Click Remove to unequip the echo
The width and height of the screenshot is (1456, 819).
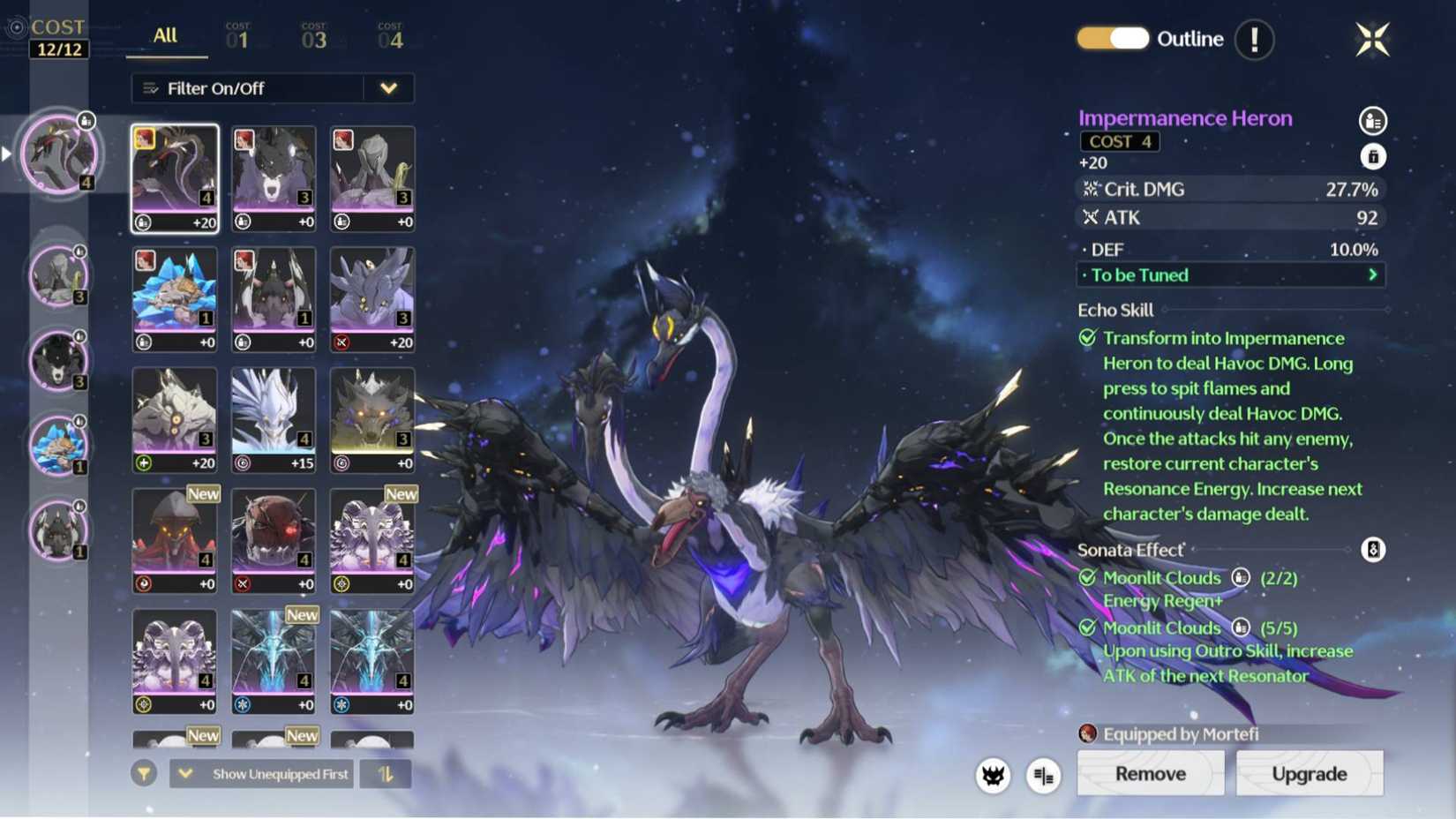point(1150,774)
